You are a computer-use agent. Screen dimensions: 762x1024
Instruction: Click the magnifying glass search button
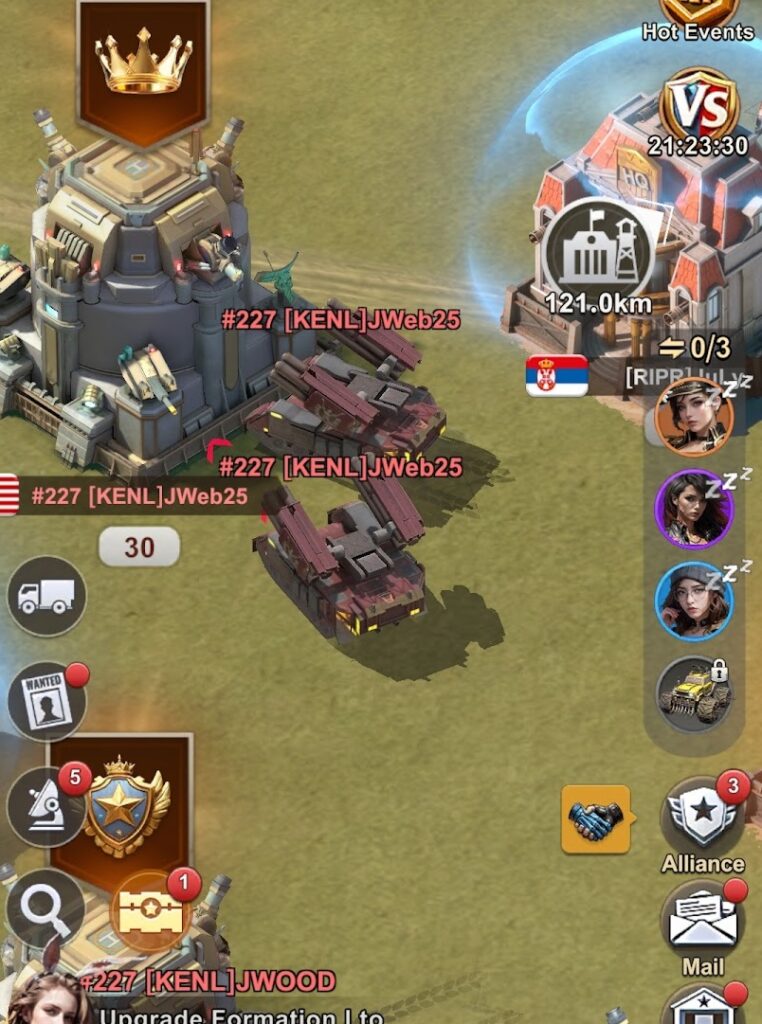[45, 907]
